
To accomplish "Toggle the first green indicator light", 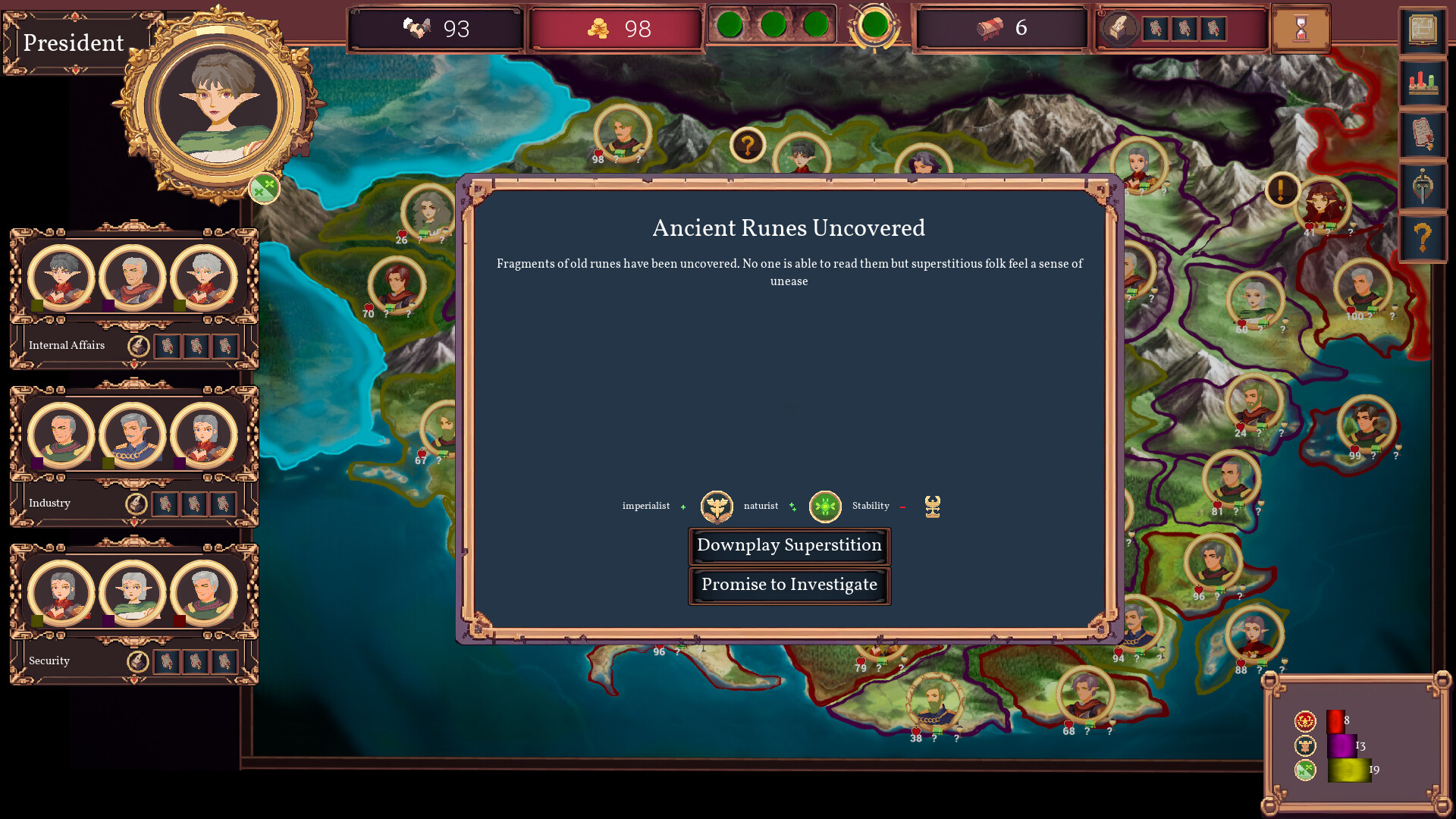I will (x=731, y=24).
